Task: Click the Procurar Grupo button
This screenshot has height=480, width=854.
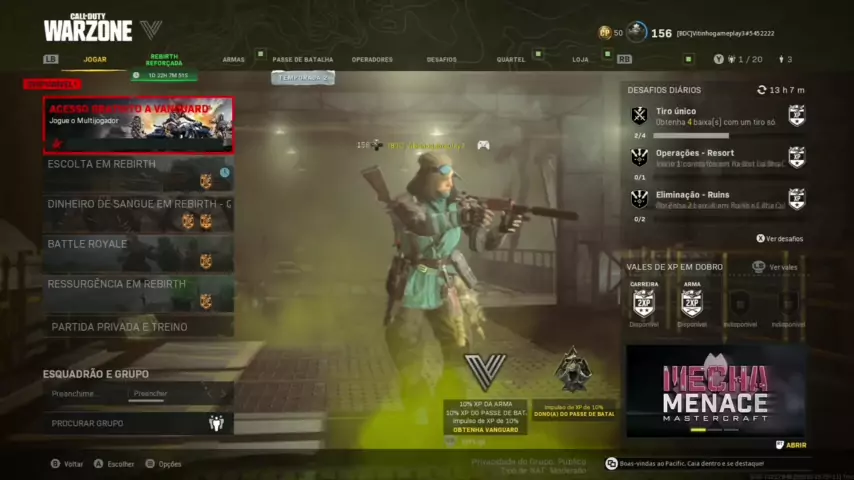Action: click(x=138, y=423)
